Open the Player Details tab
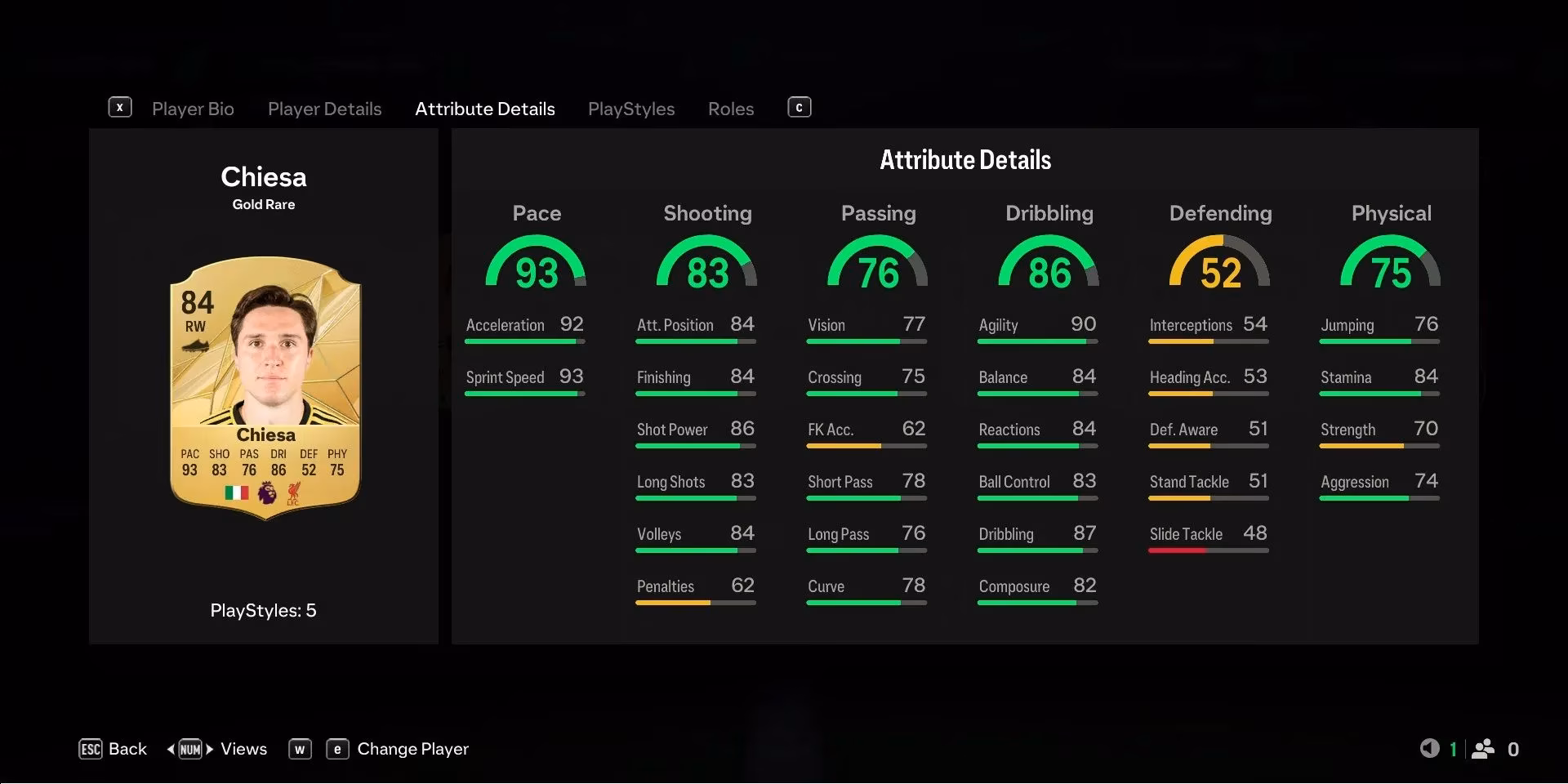1568x784 pixels. click(324, 109)
